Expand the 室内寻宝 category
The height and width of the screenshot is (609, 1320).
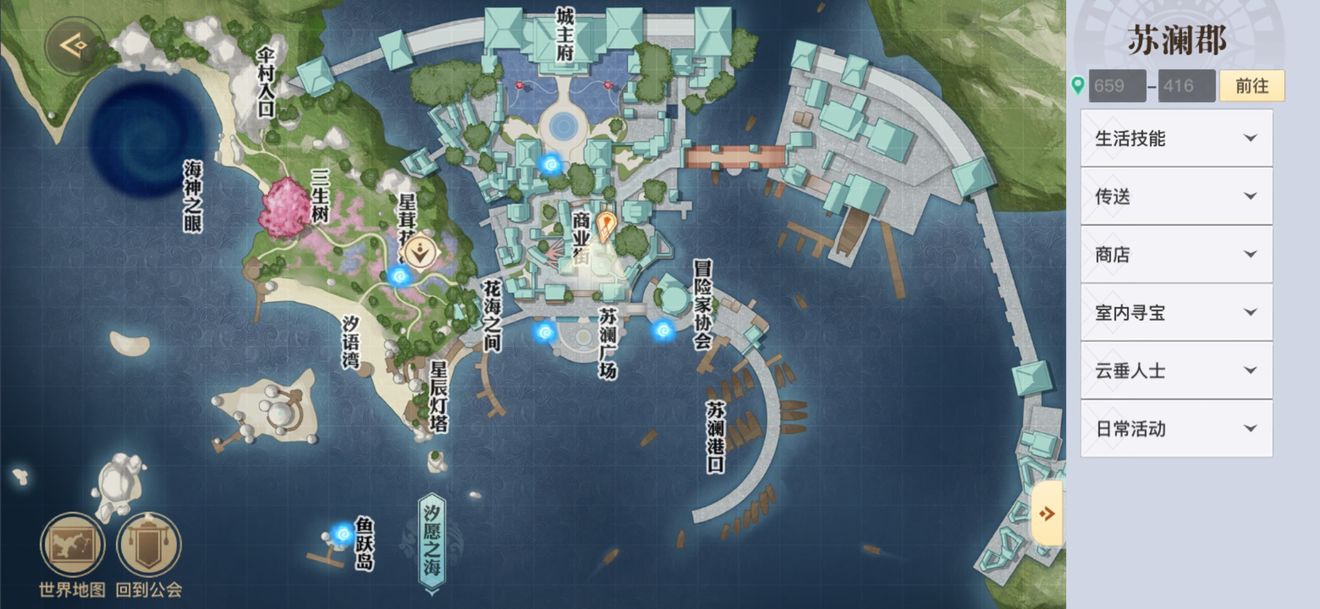click(x=1176, y=313)
